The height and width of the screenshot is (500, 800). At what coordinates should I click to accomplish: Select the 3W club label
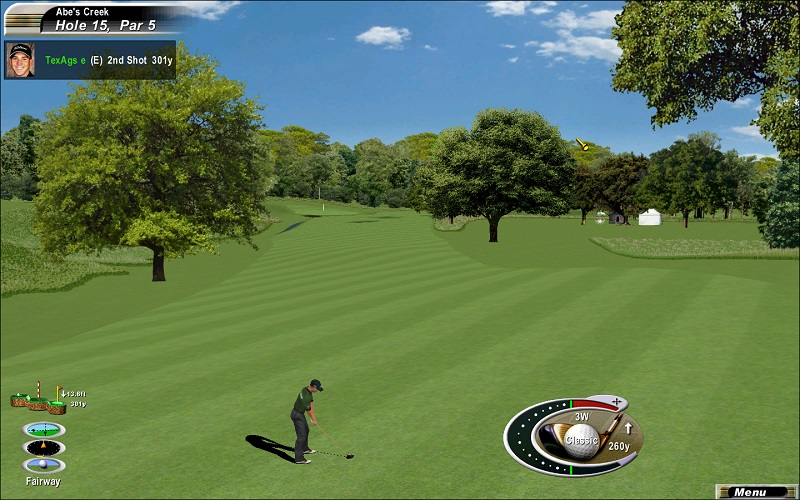click(x=581, y=416)
